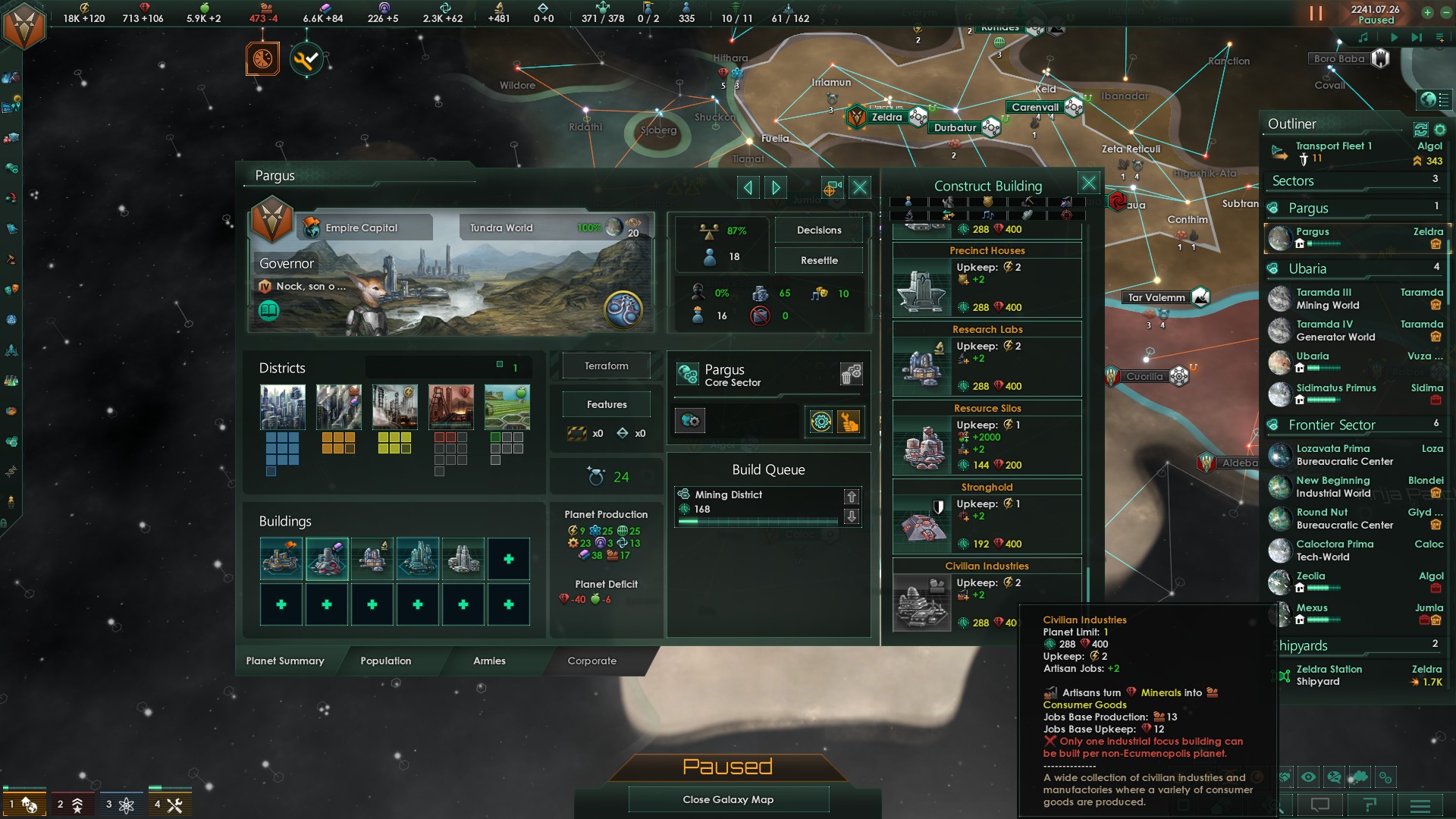Image resolution: width=1456 pixels, height=819 pixels.
Task: Go to the previous planet
Action: click(x=748, y=187)
